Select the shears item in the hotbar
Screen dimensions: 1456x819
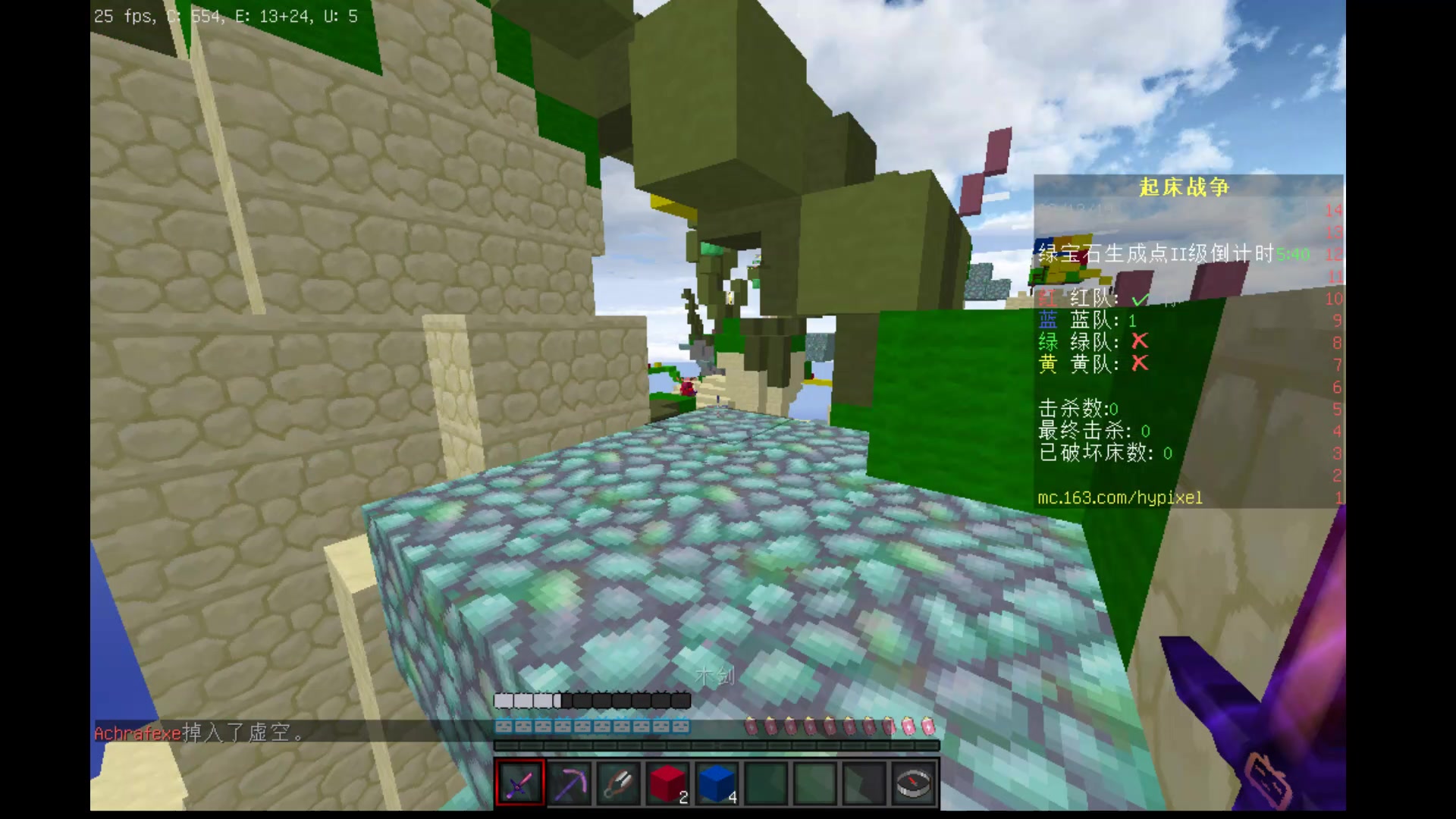(620, 781)
